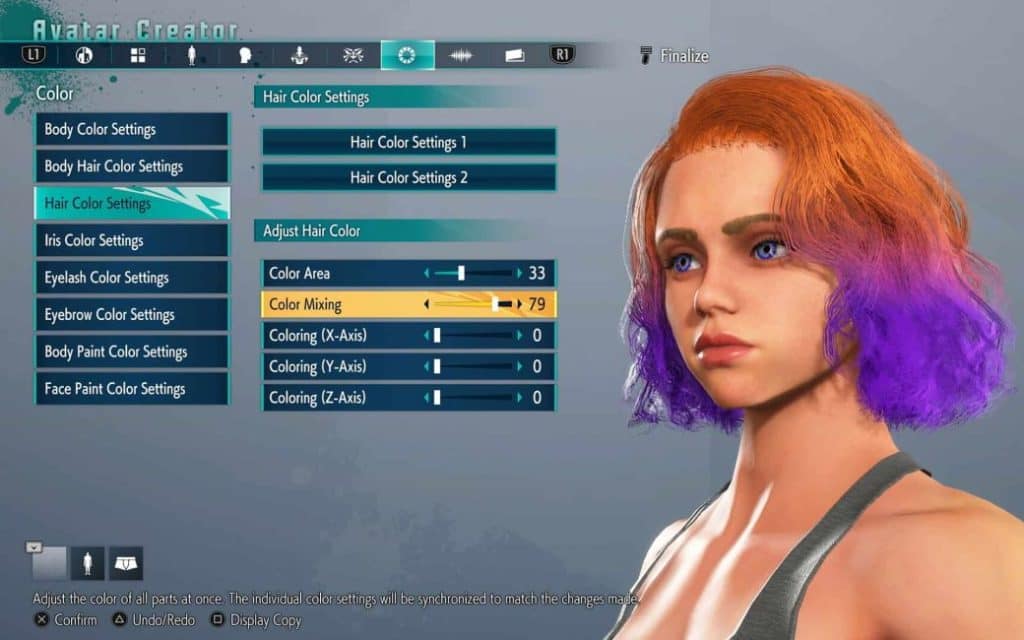
Task: Switch to the head profile tab
Action: click(x=245, y=55)
